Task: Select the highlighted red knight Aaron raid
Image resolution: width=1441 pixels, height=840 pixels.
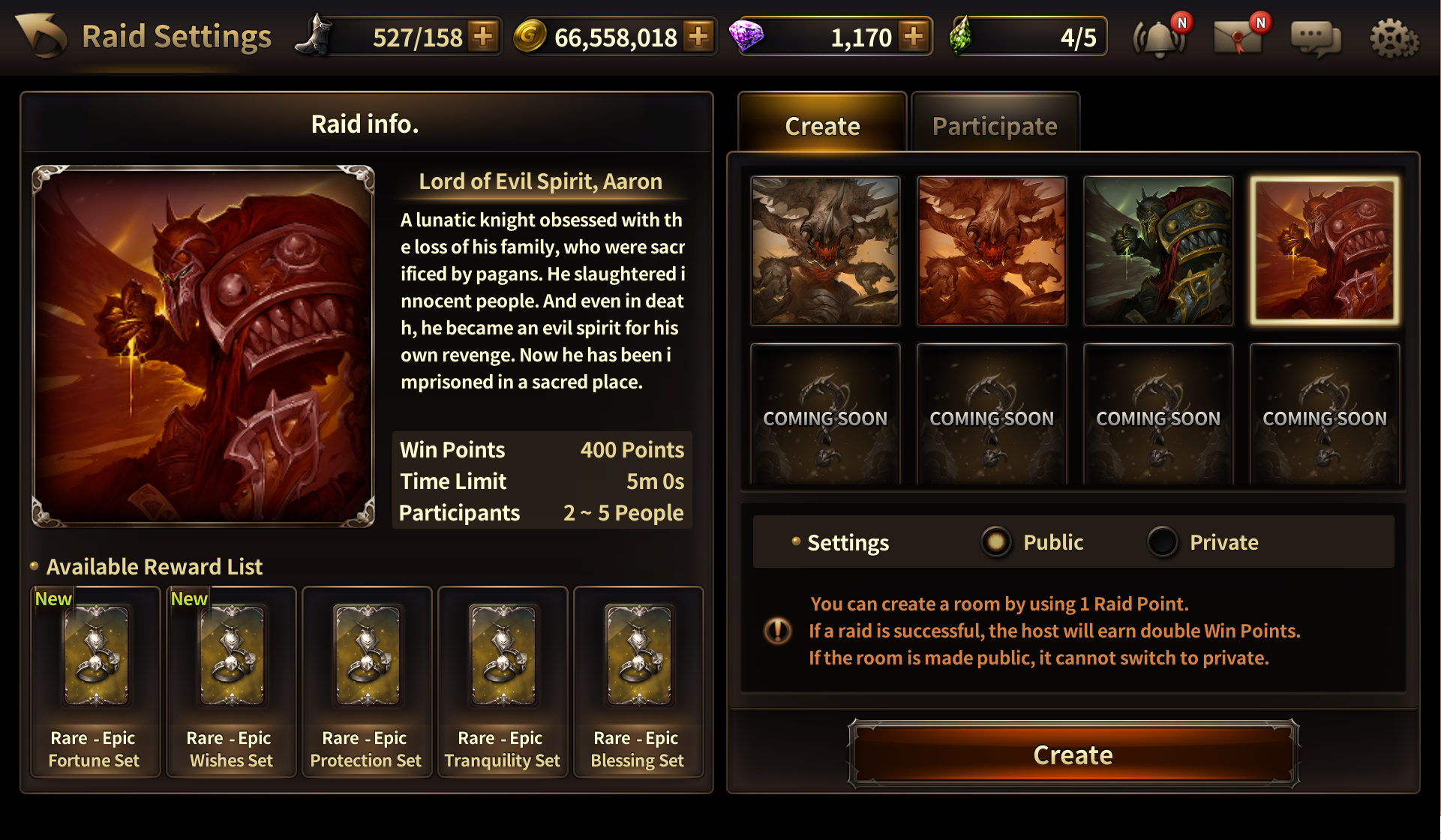Action: point(1325,250)
